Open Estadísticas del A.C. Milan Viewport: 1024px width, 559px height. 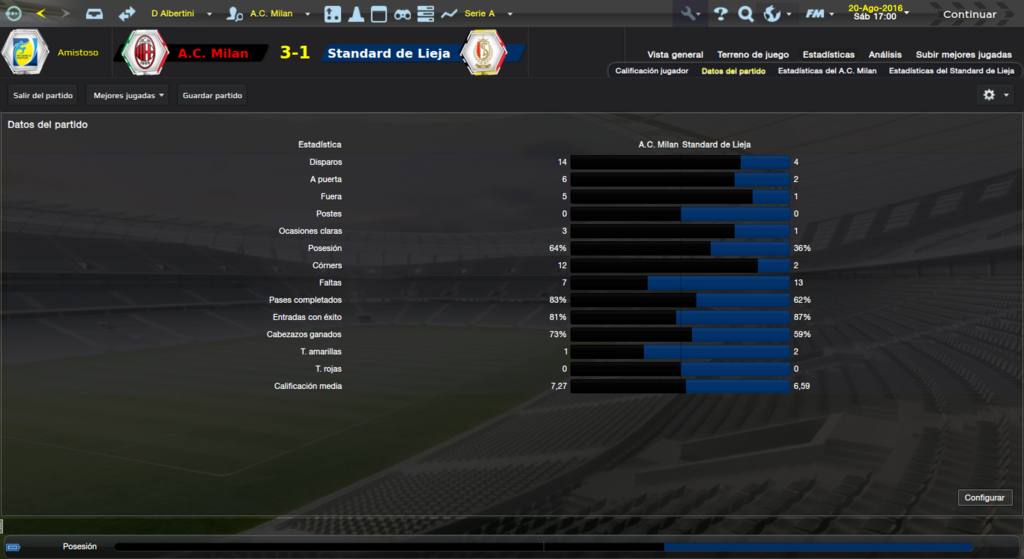827,71
